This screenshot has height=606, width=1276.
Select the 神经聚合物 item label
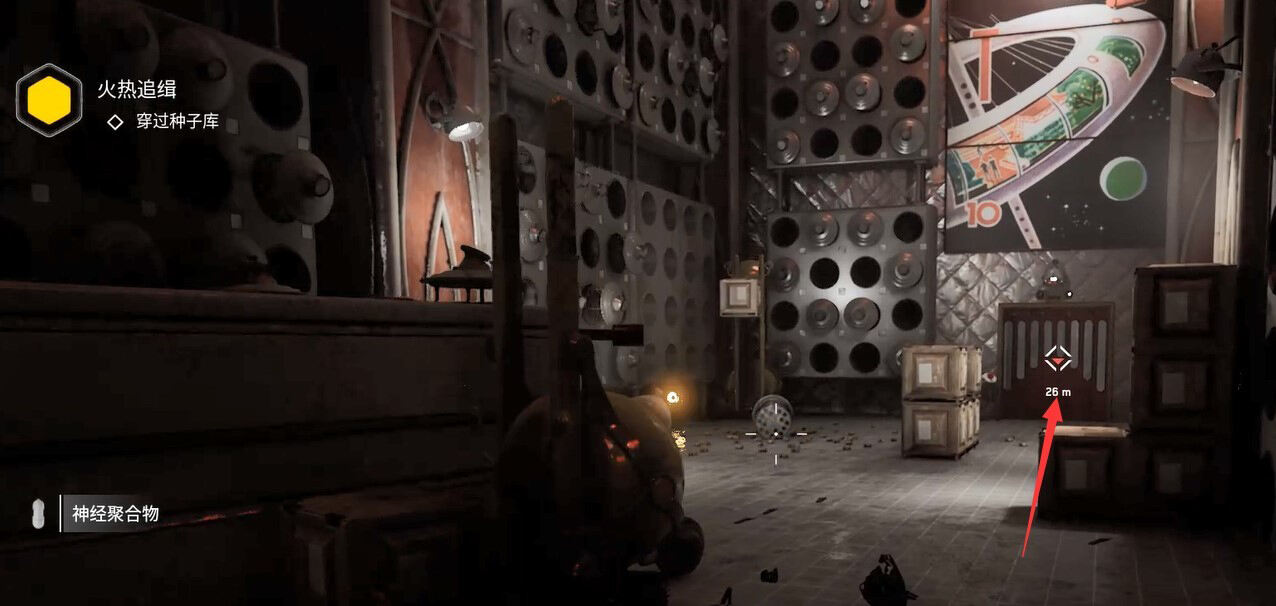click(115, 515)
